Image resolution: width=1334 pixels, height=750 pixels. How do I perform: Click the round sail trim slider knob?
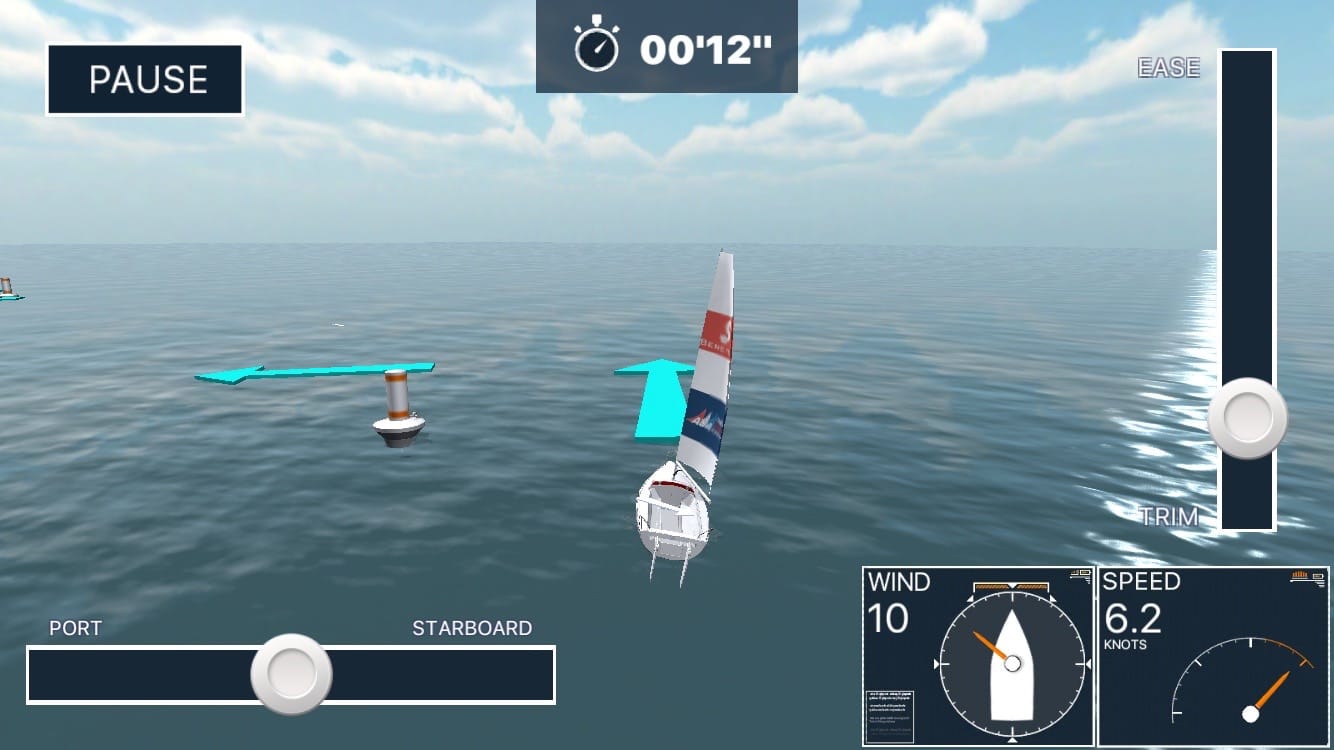[x=1247, y=418]
